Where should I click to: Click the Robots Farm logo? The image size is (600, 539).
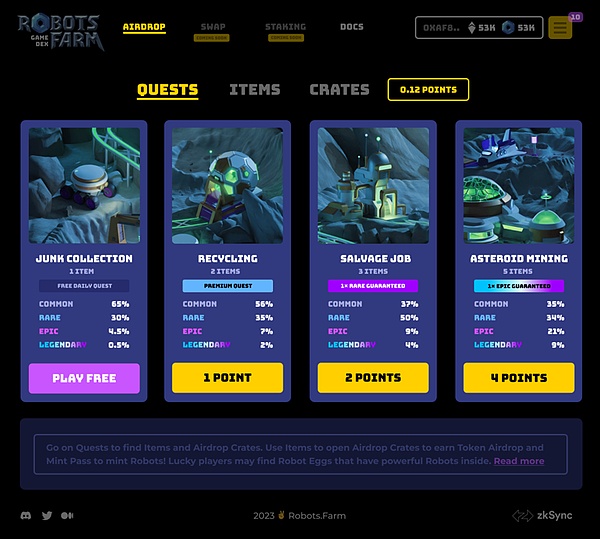click(58, 32)
